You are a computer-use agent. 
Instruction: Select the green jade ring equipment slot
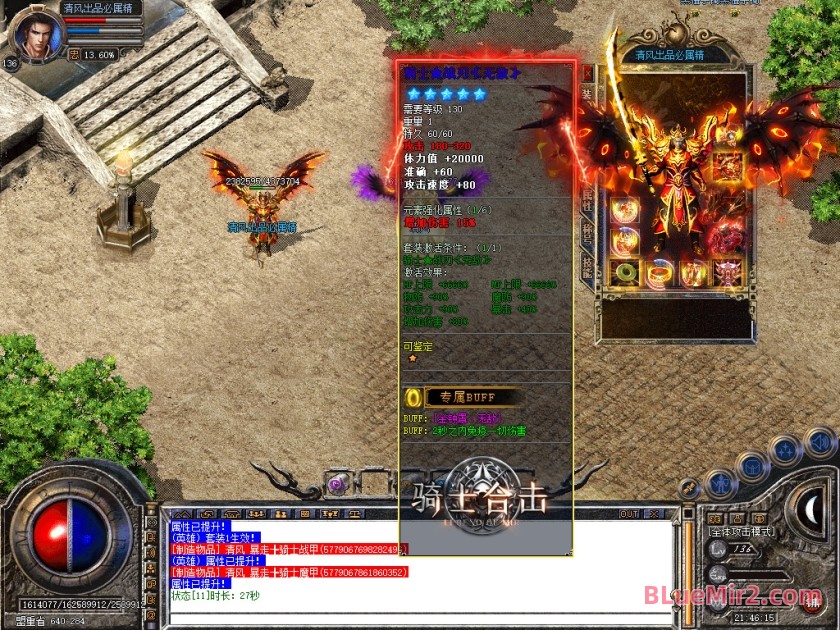tap(627, 272)
